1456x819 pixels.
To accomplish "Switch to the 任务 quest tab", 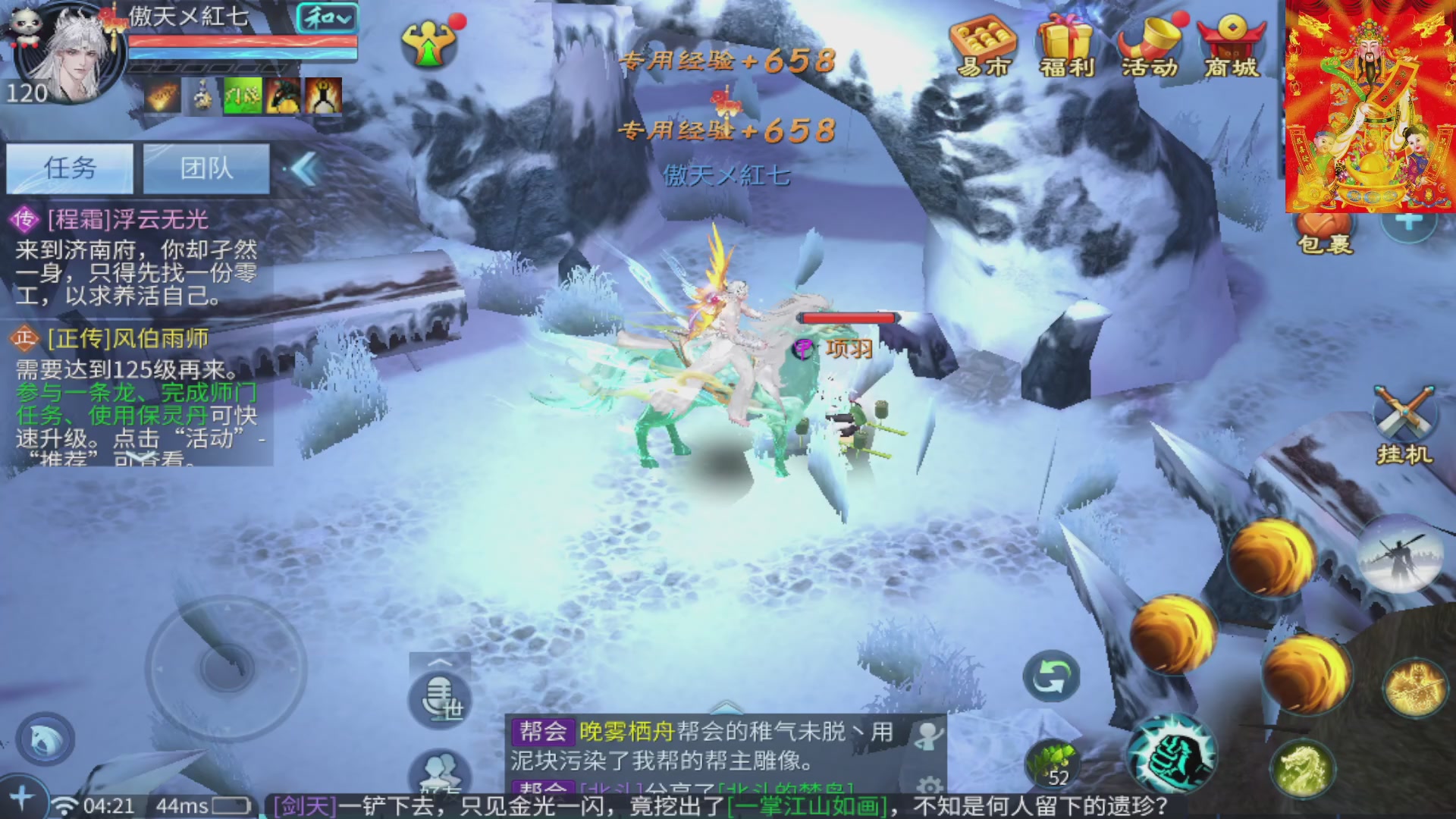I will pyautogui.click(x=71, y=168).
